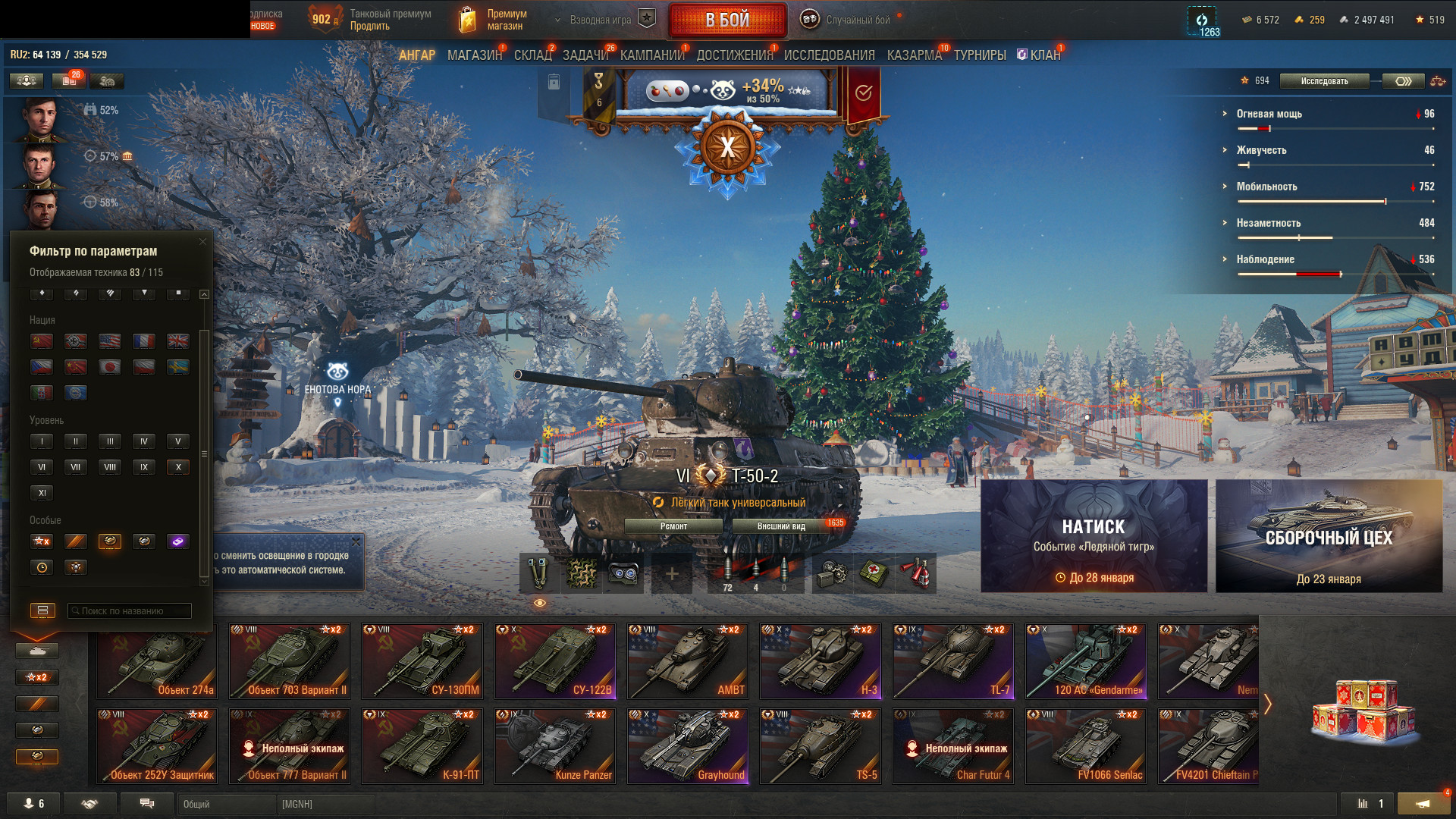Click the Ремонт button
The image size is (1456, 819).
(x=673, y=526)
